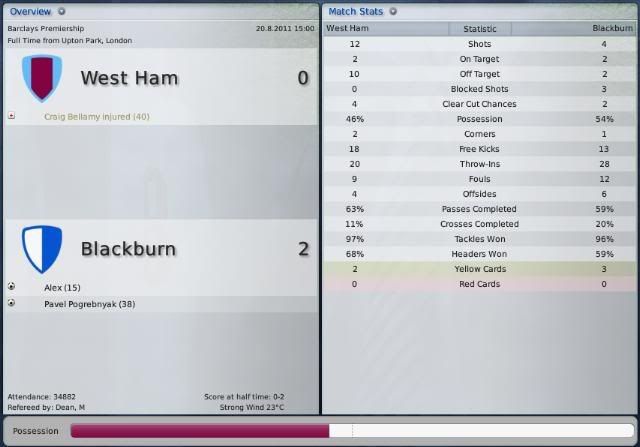Select the West Ham team name
Screen dimensions: 640x447
(129, 78)
